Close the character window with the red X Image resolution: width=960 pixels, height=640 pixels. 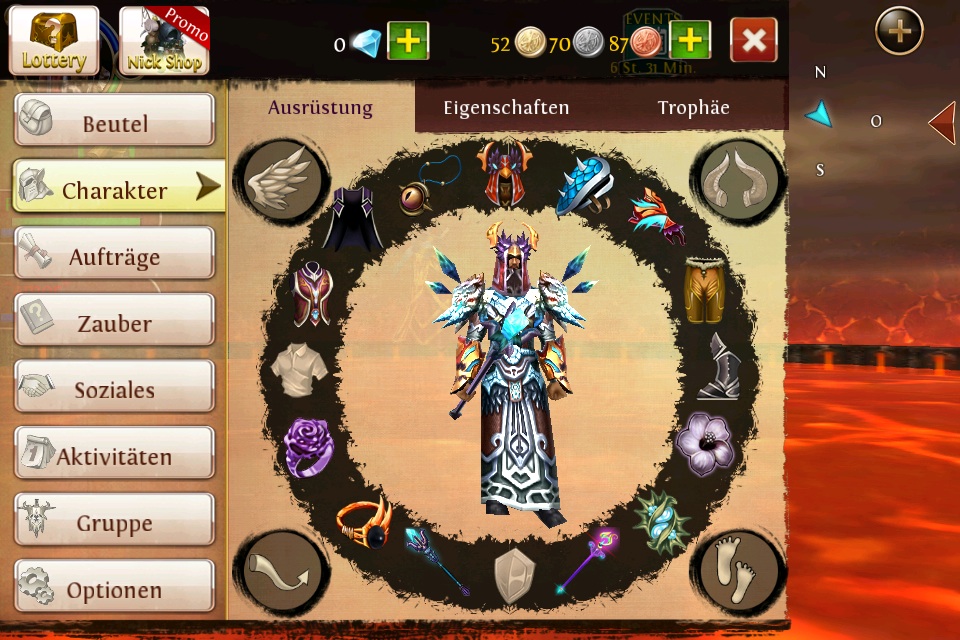pos(754,41)
